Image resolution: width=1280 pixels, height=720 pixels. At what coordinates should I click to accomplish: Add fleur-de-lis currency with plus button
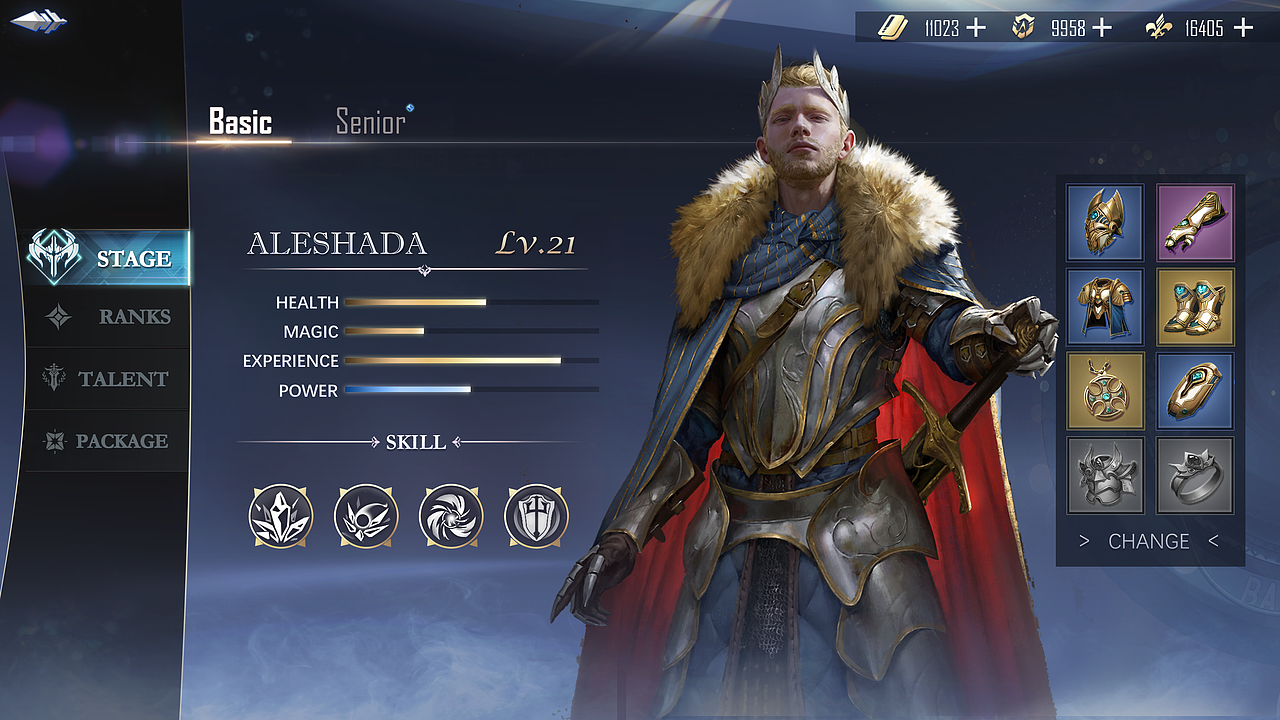[1243, 28]
